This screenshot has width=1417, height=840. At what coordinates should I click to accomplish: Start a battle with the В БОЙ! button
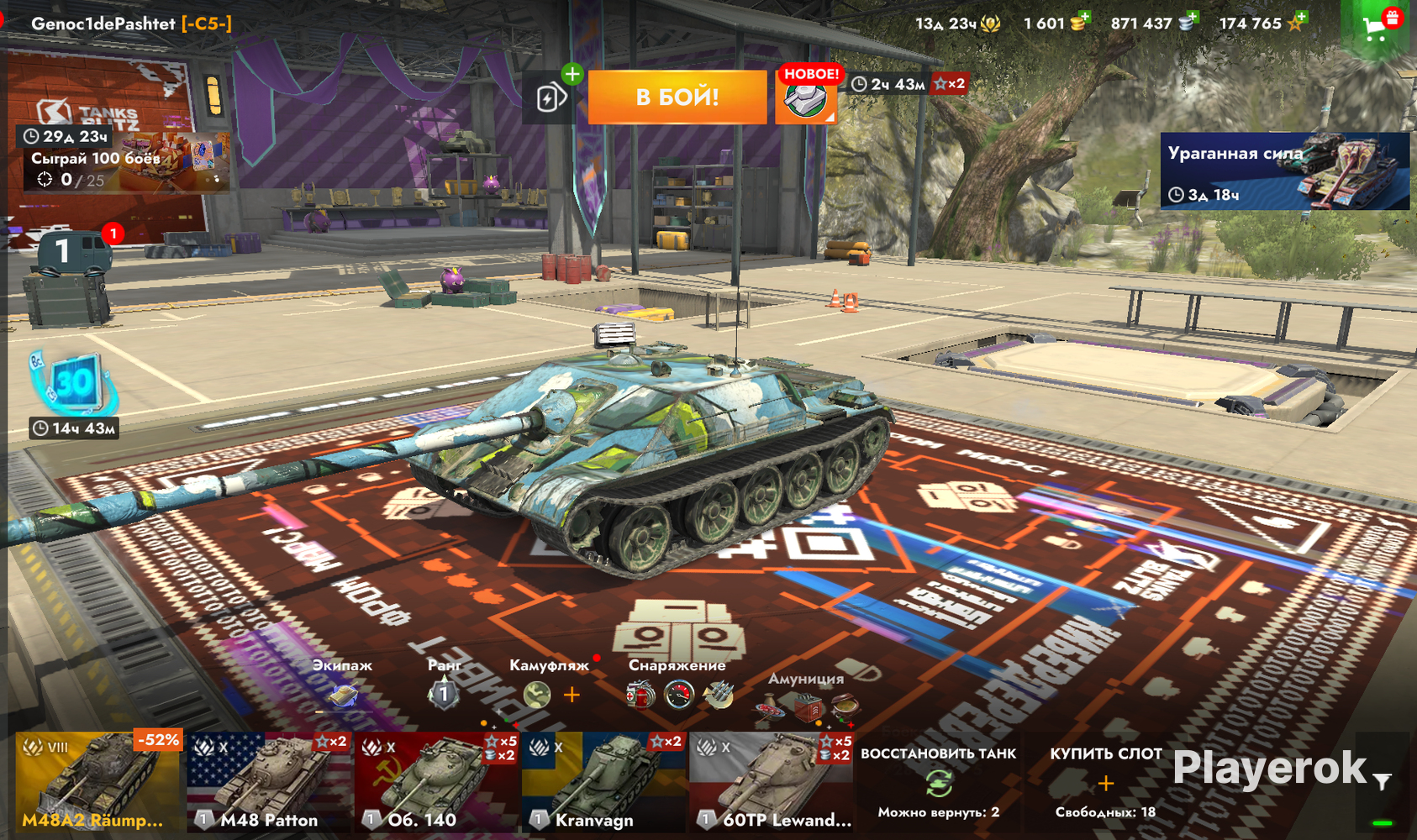pos(677,97)
